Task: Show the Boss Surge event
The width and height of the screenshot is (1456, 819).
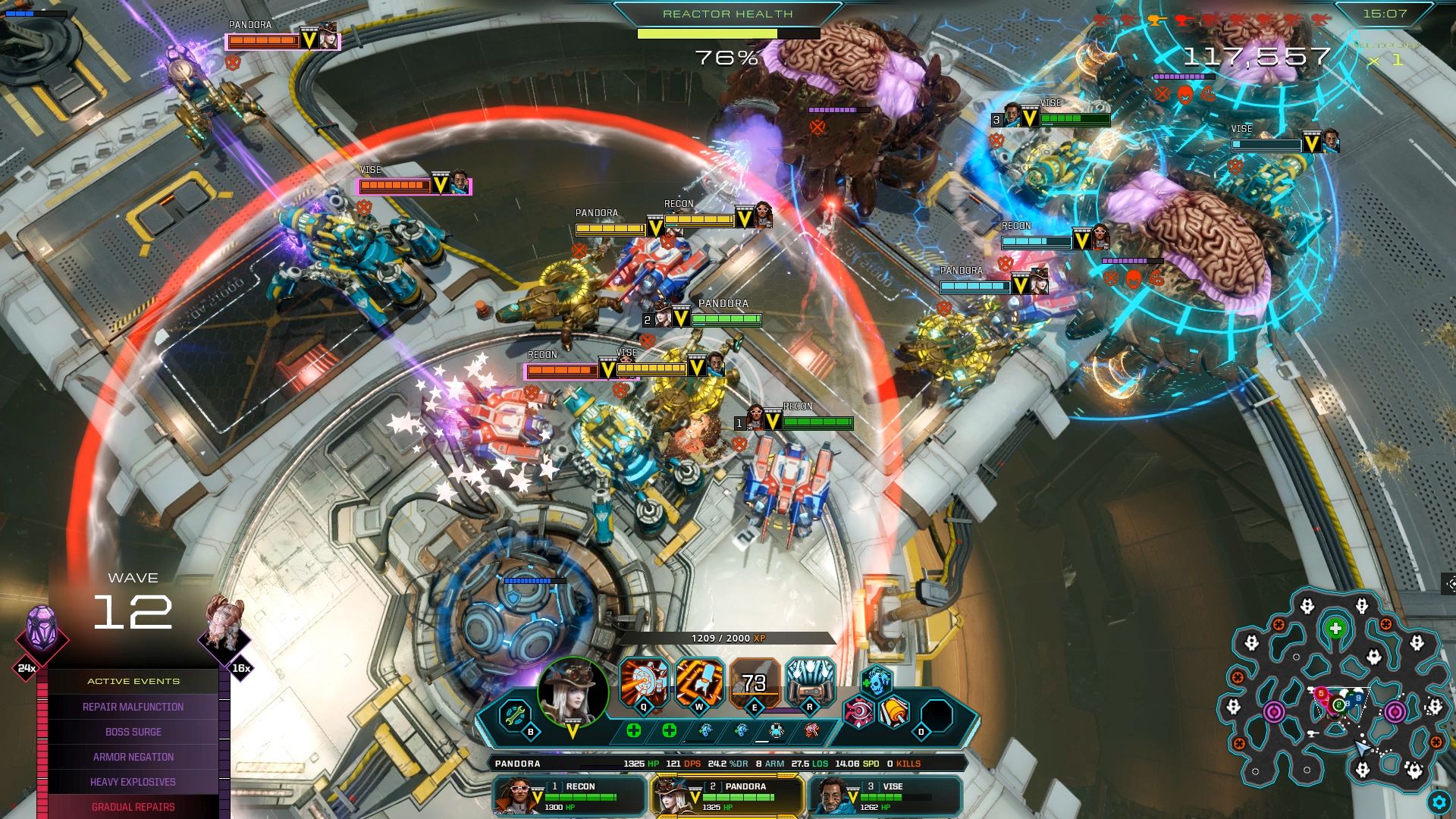Action: (133, 732)
